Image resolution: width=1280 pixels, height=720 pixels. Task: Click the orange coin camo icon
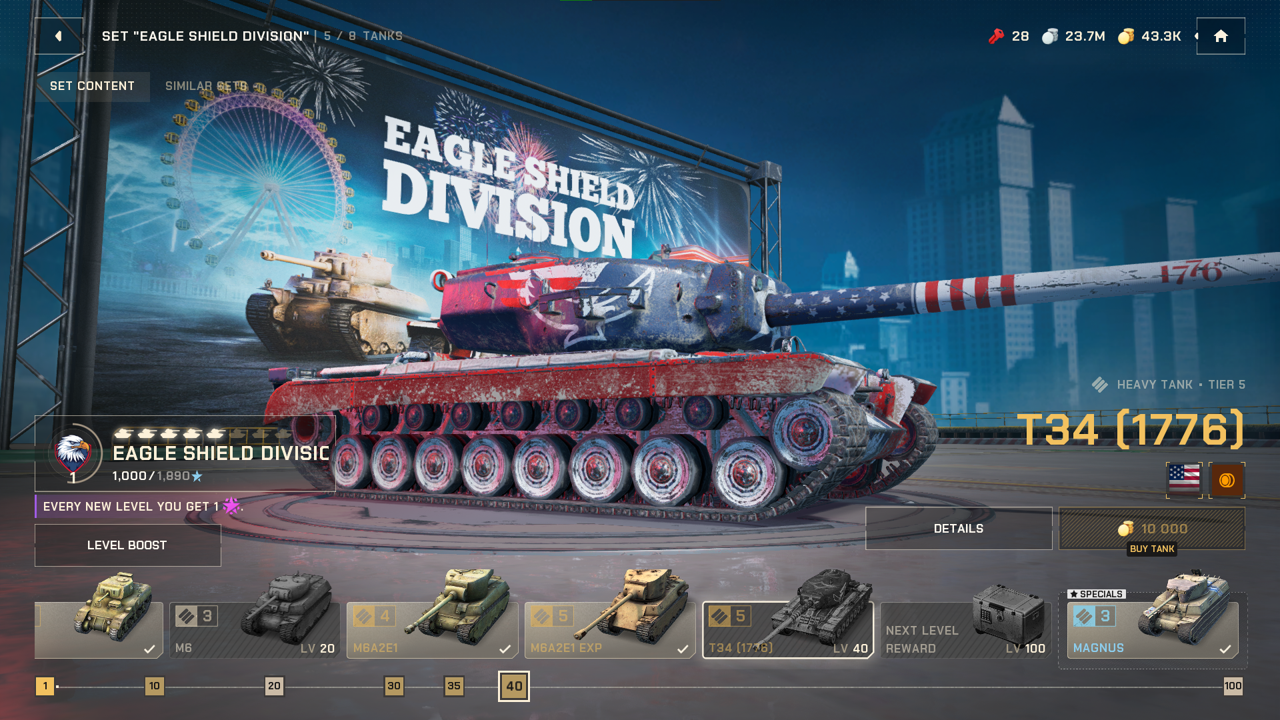[x=1227, y=480]
